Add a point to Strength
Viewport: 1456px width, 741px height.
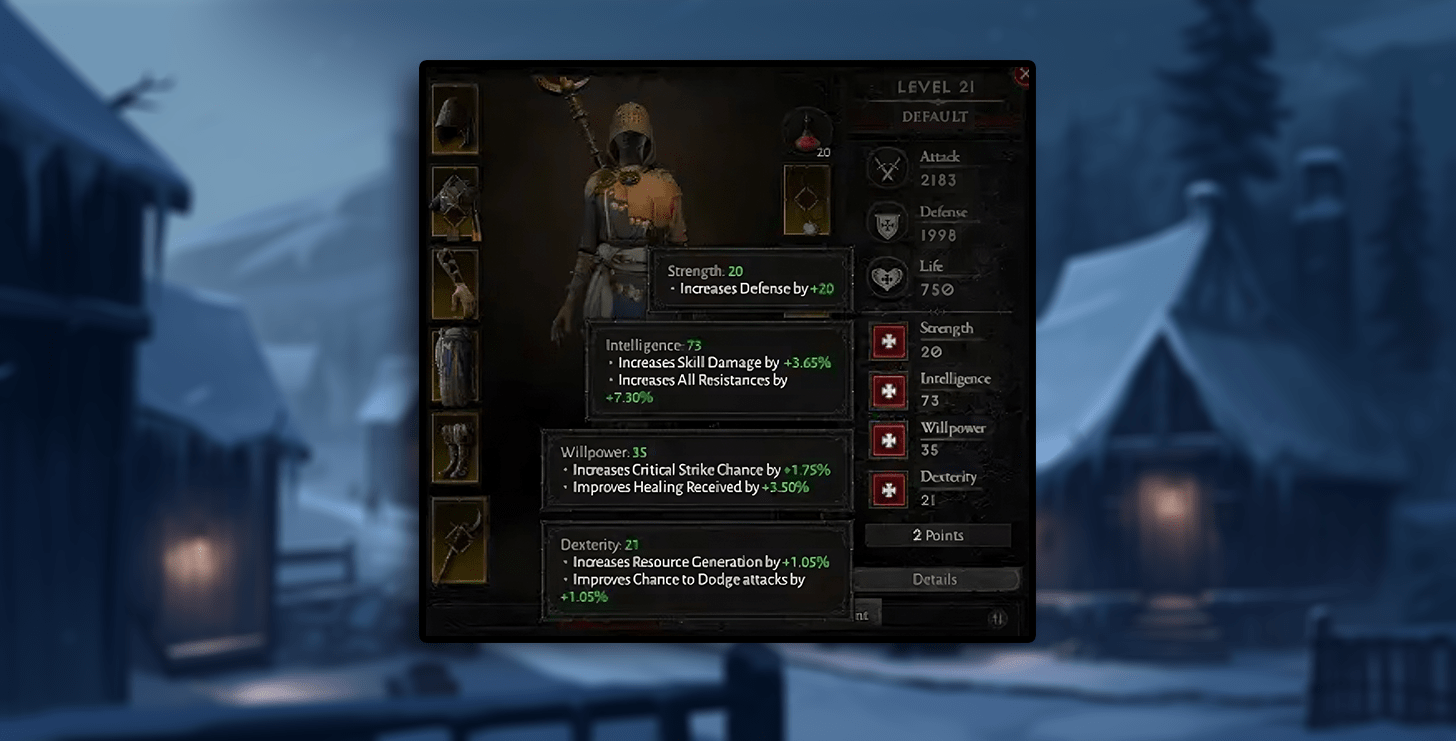[888, 341]
